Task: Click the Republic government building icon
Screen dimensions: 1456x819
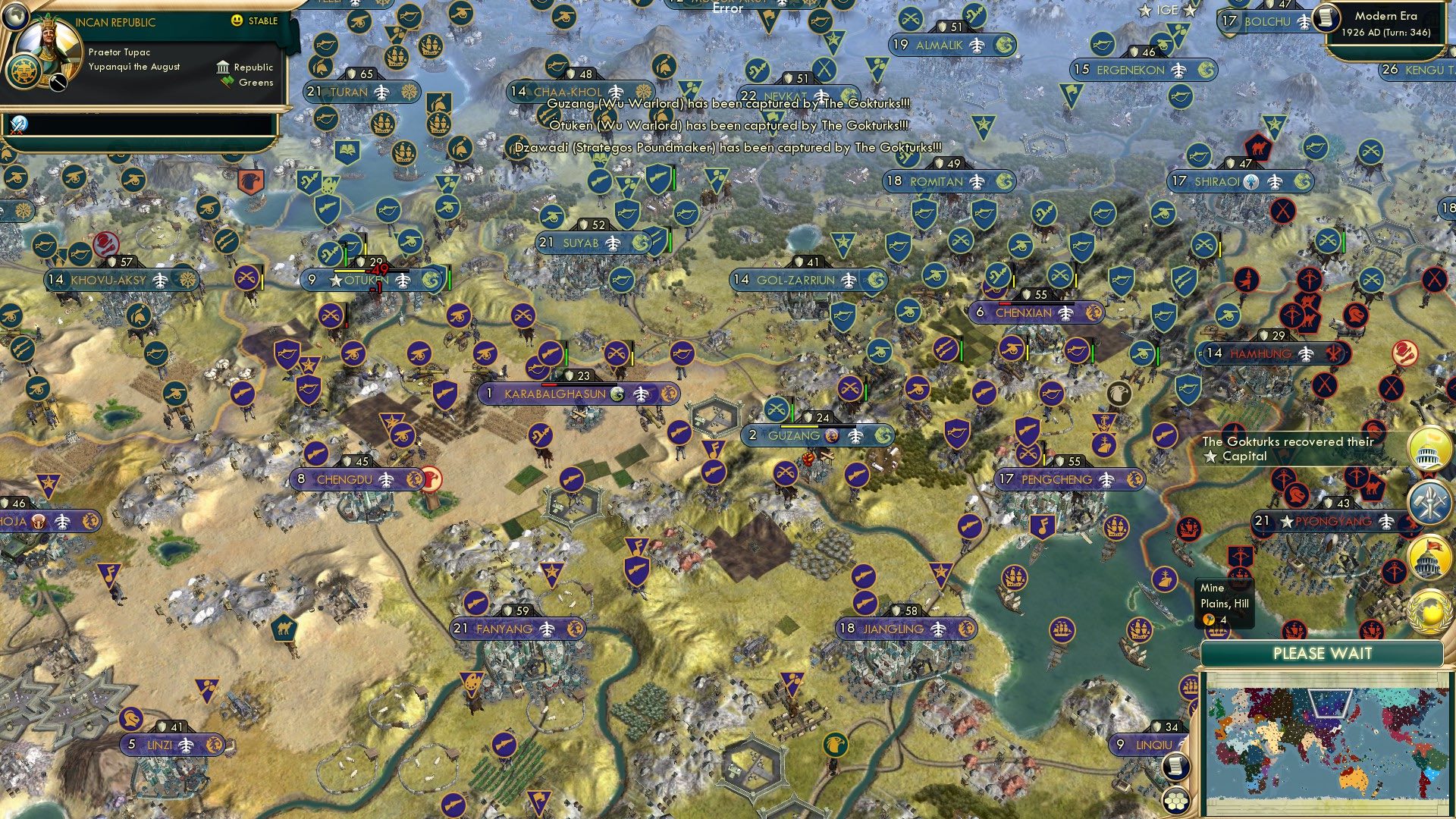Action: pos(224,68)
